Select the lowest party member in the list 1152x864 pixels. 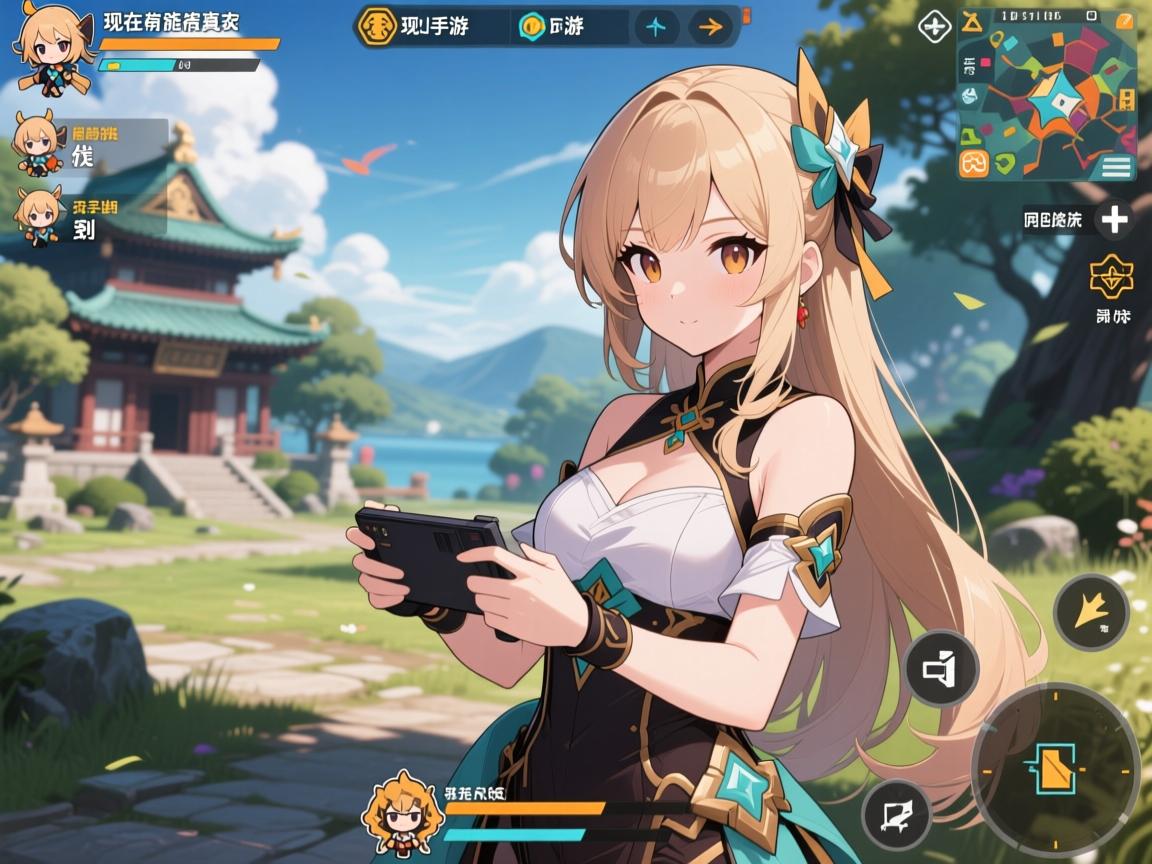pos(40,213)
